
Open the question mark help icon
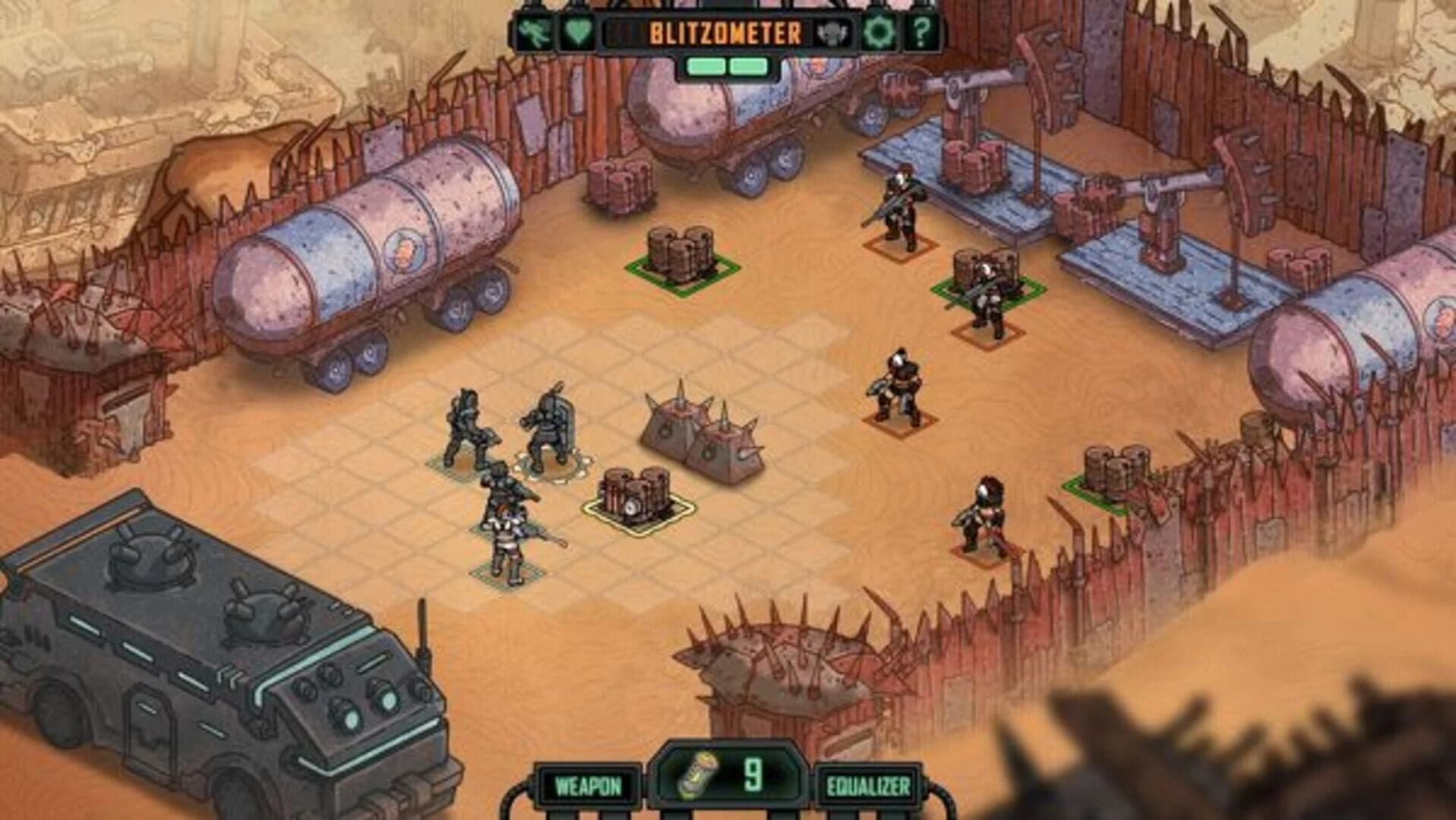tap(921, 33)
